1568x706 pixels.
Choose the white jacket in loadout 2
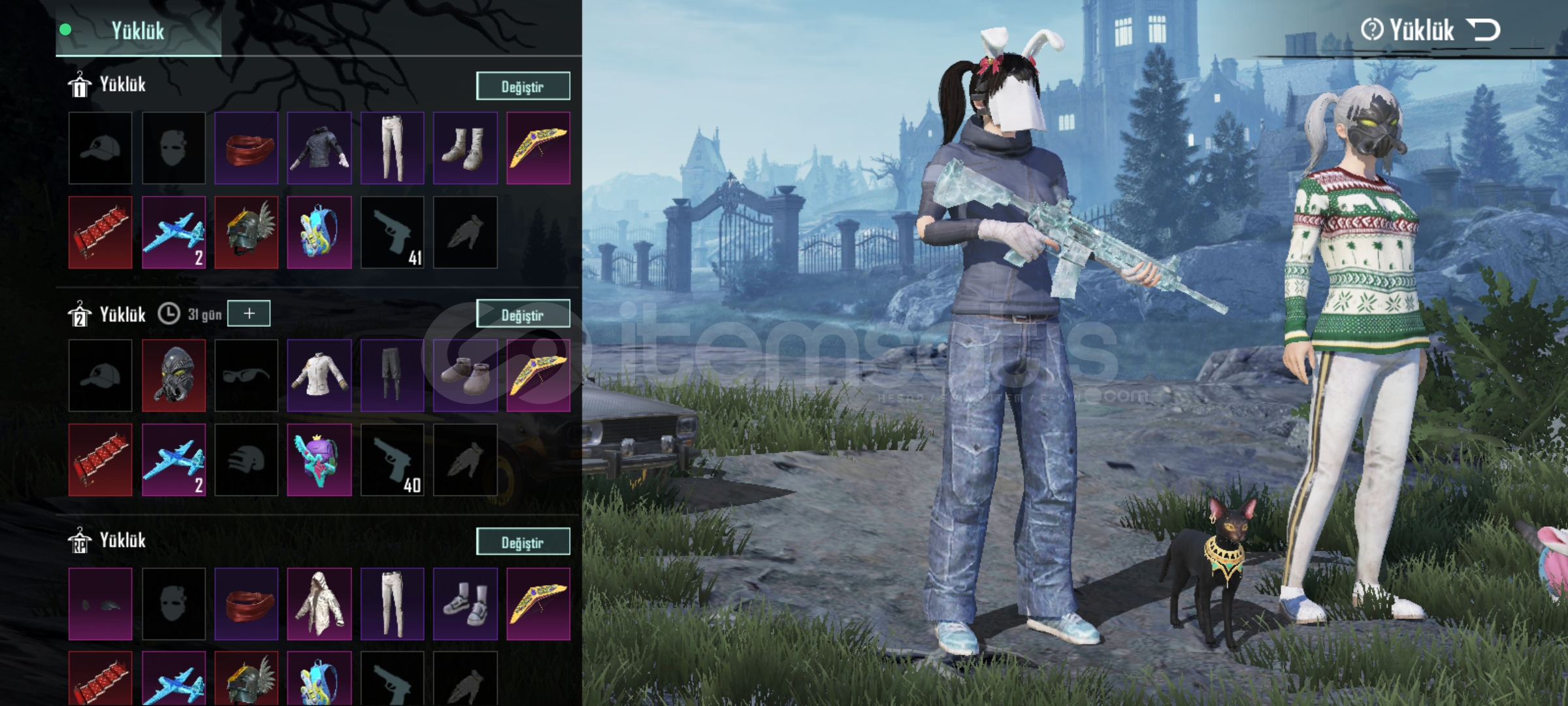click(x=319, y=375)
